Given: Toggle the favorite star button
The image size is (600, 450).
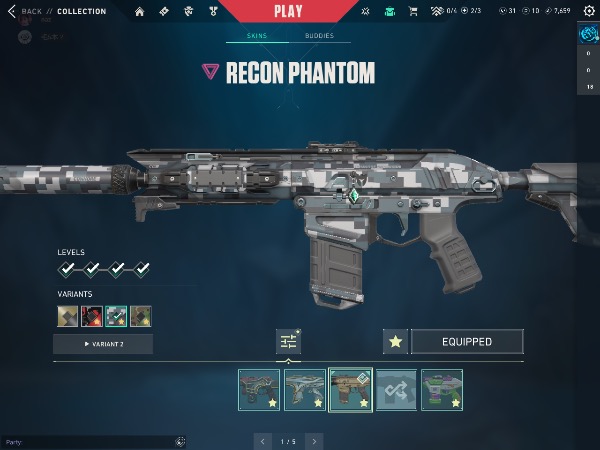Looking at the screenshot, I should 395,342.
